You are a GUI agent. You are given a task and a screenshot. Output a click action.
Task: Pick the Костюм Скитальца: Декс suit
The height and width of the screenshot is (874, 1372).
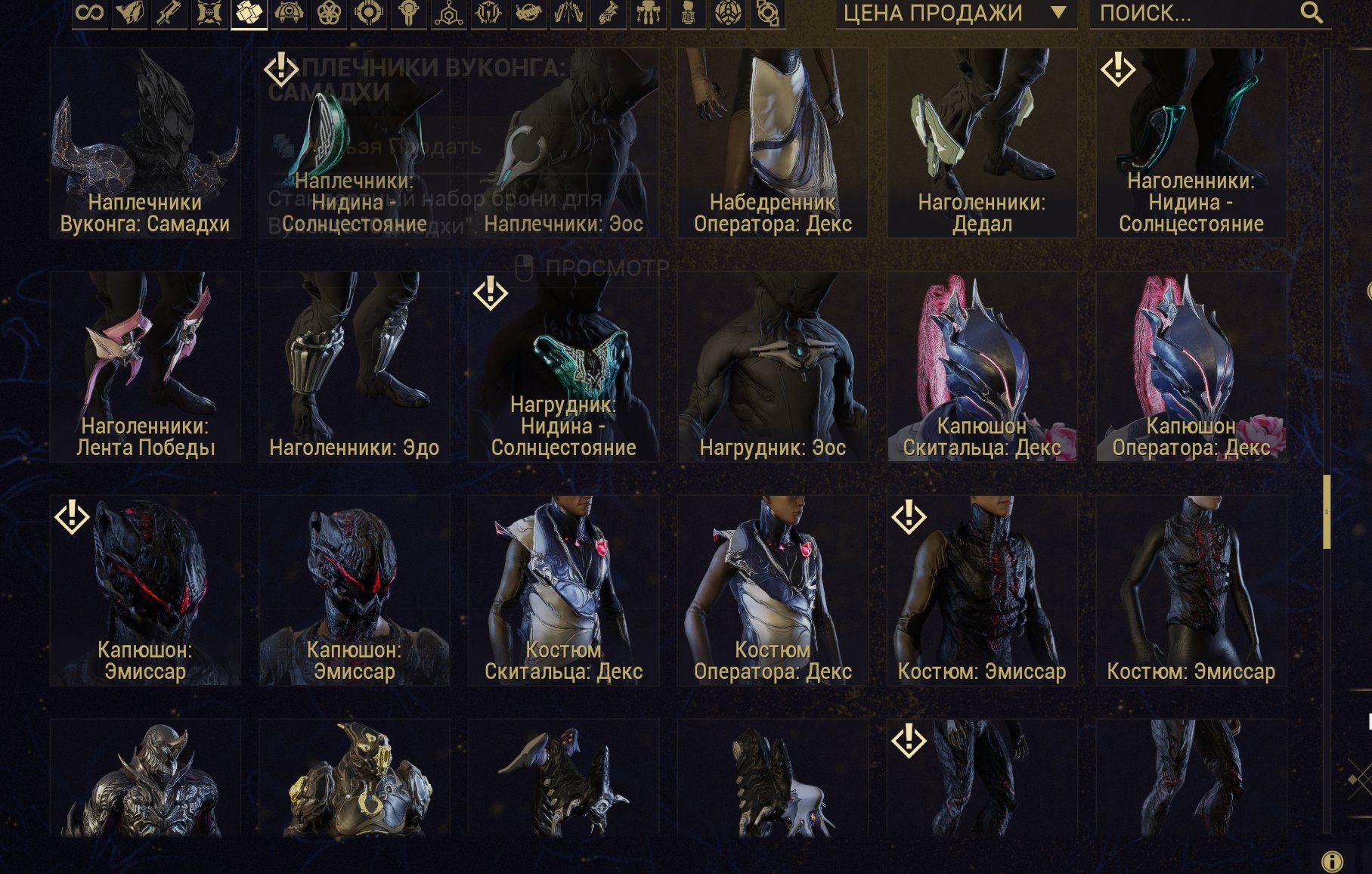pyautogui.click(x=563, y=590)
